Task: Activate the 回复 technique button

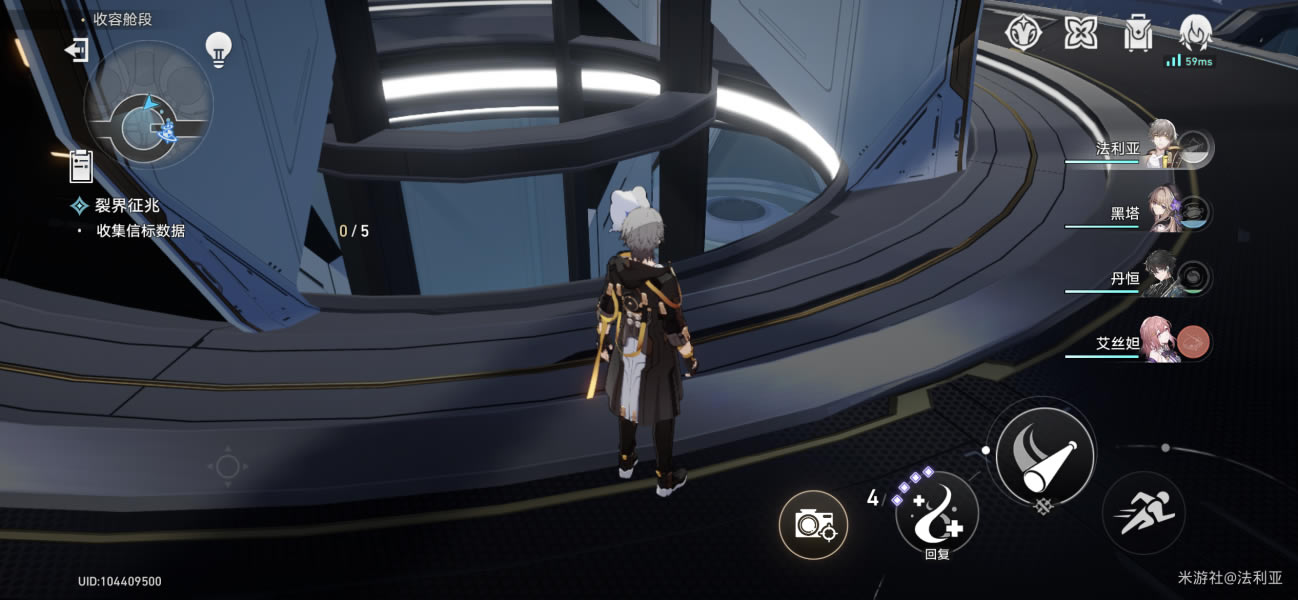Action: [936, 514]
